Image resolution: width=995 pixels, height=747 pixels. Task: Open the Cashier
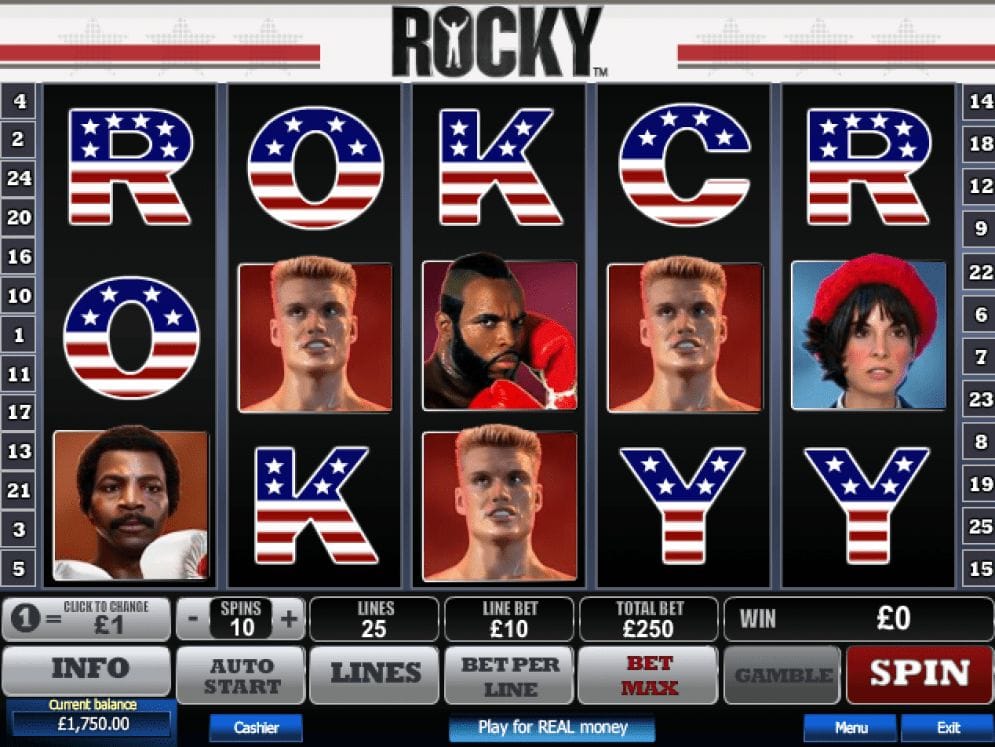click(256, 727)
